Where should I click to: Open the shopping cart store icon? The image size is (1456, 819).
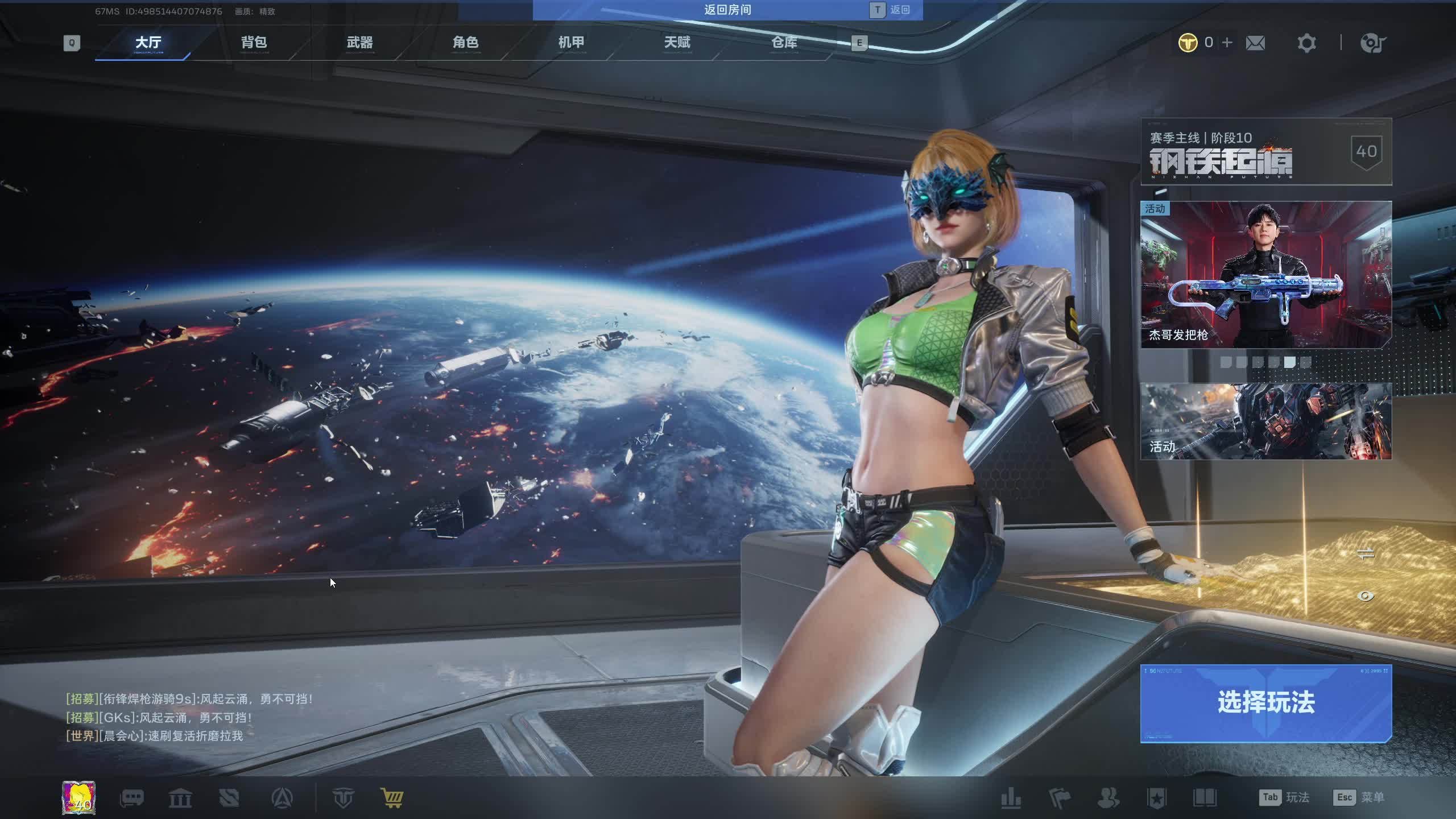coord(392,798)
